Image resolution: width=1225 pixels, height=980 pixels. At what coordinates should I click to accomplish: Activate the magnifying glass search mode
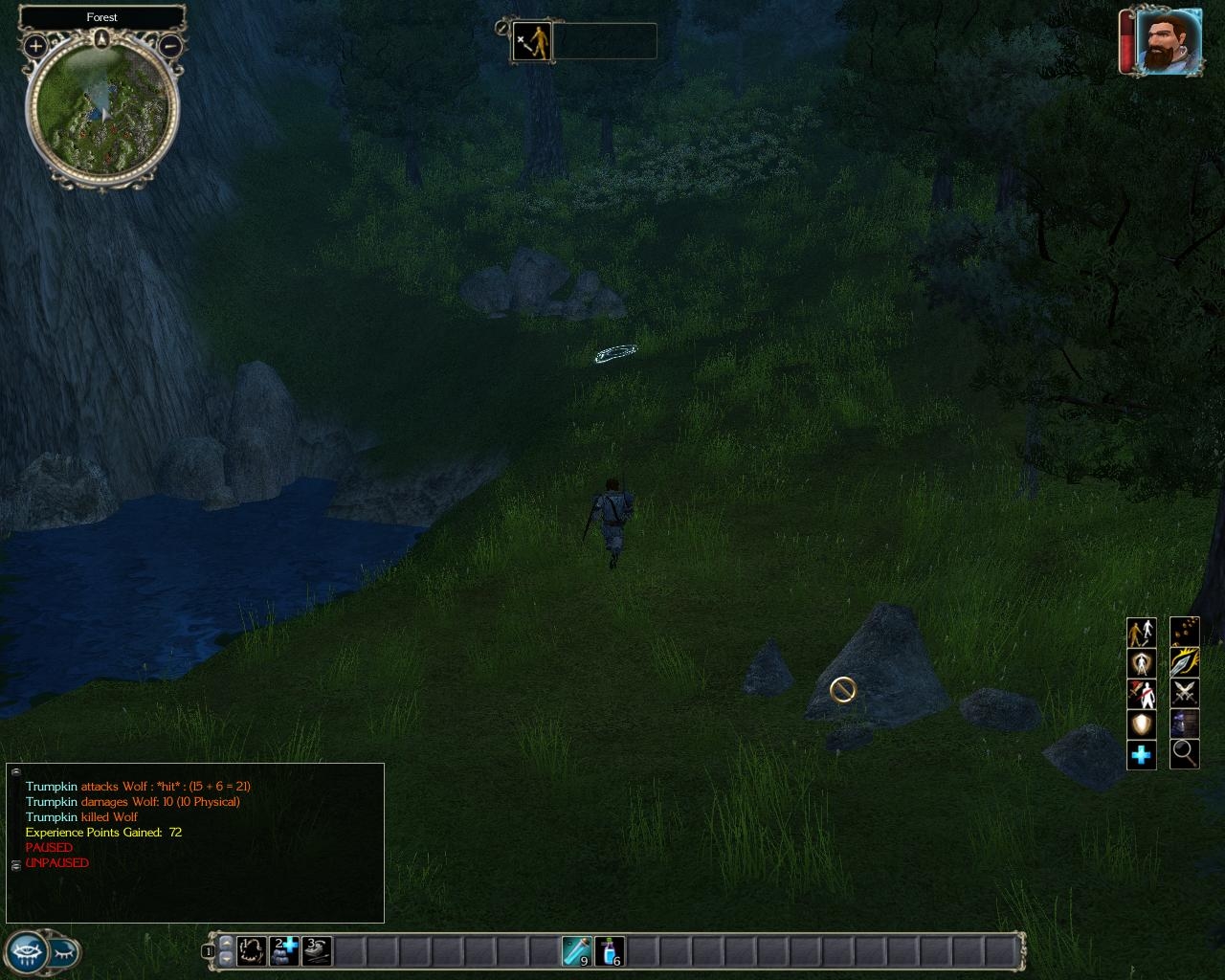[1184, 753]
